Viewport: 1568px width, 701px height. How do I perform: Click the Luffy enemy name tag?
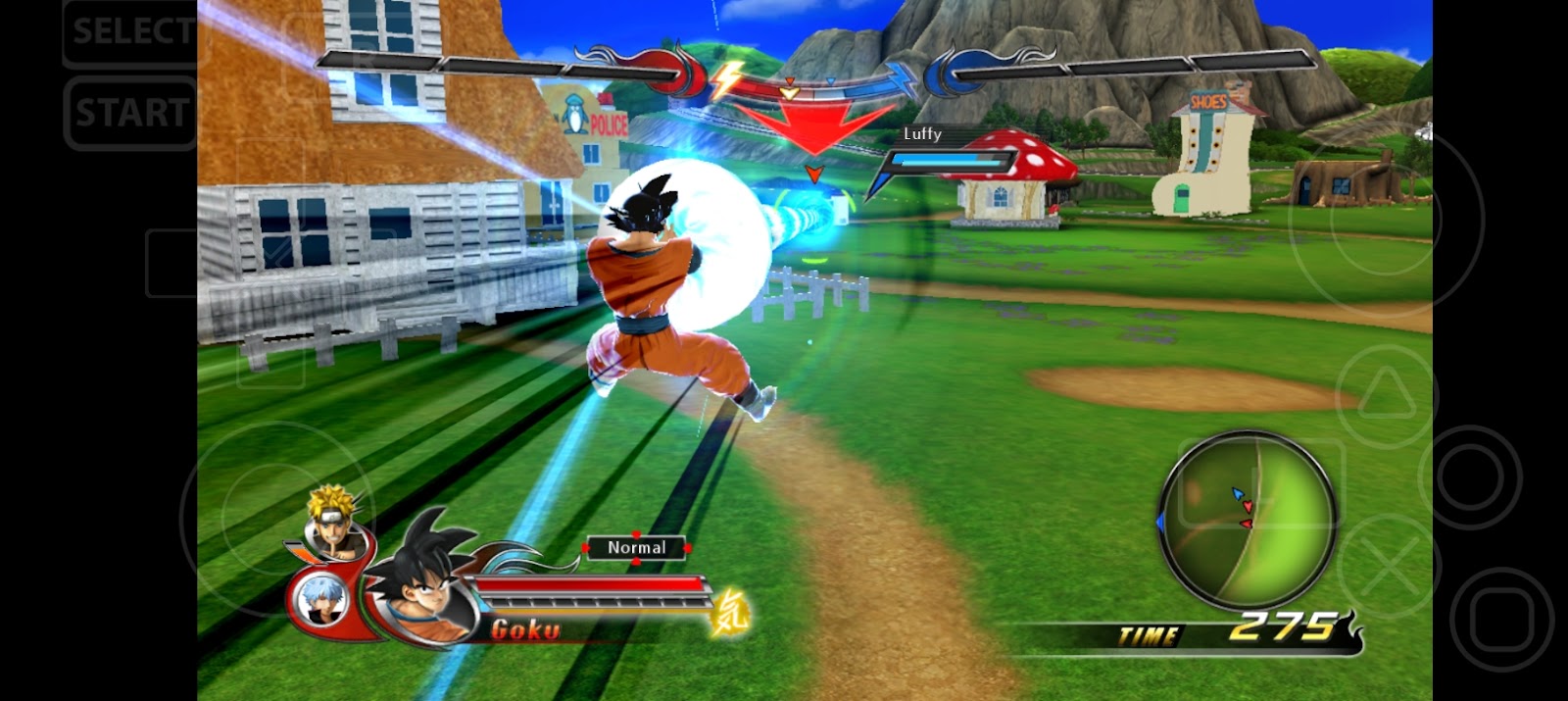click(922, 134)
